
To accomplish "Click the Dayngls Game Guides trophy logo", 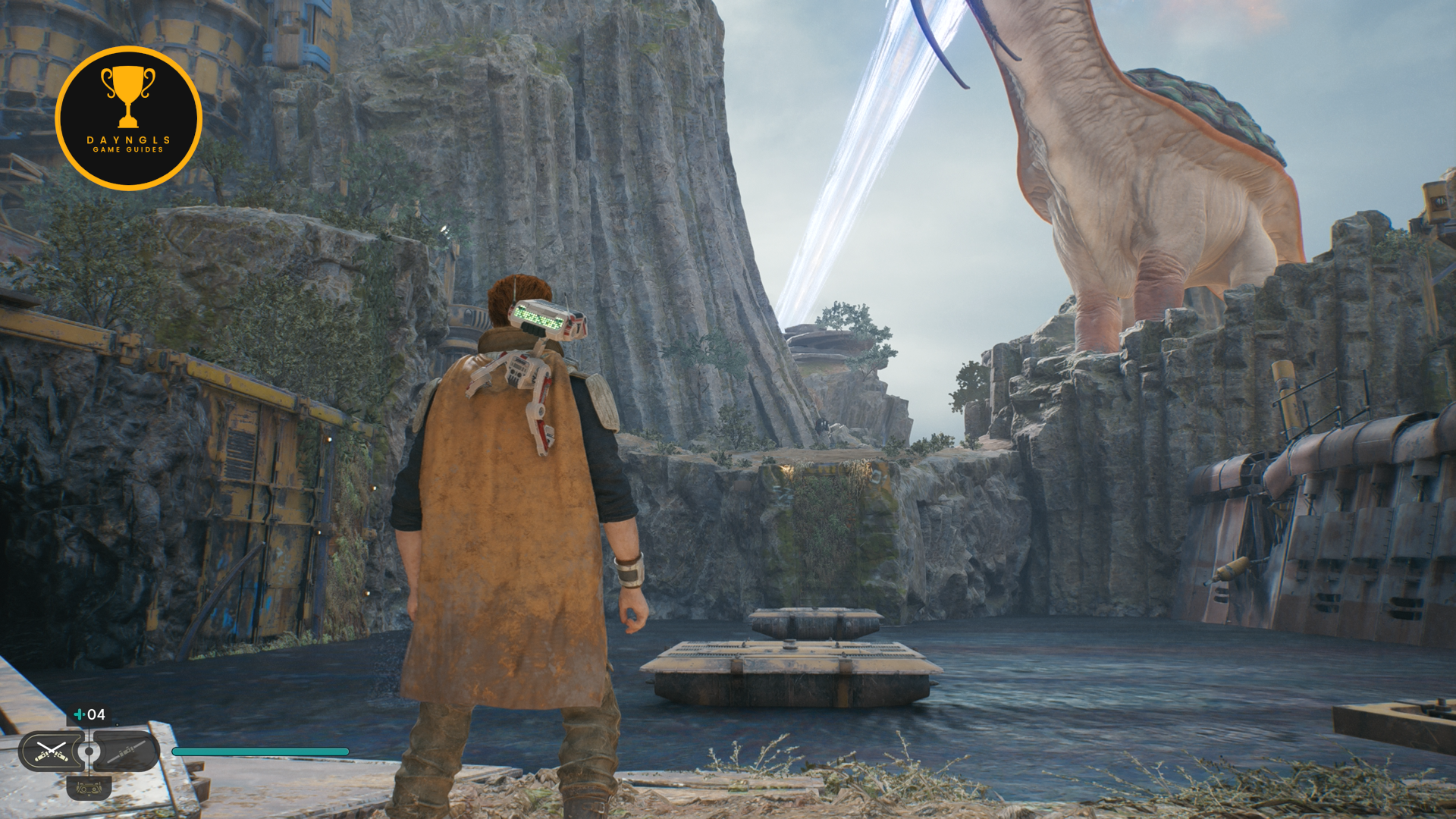I will point(128,118).
